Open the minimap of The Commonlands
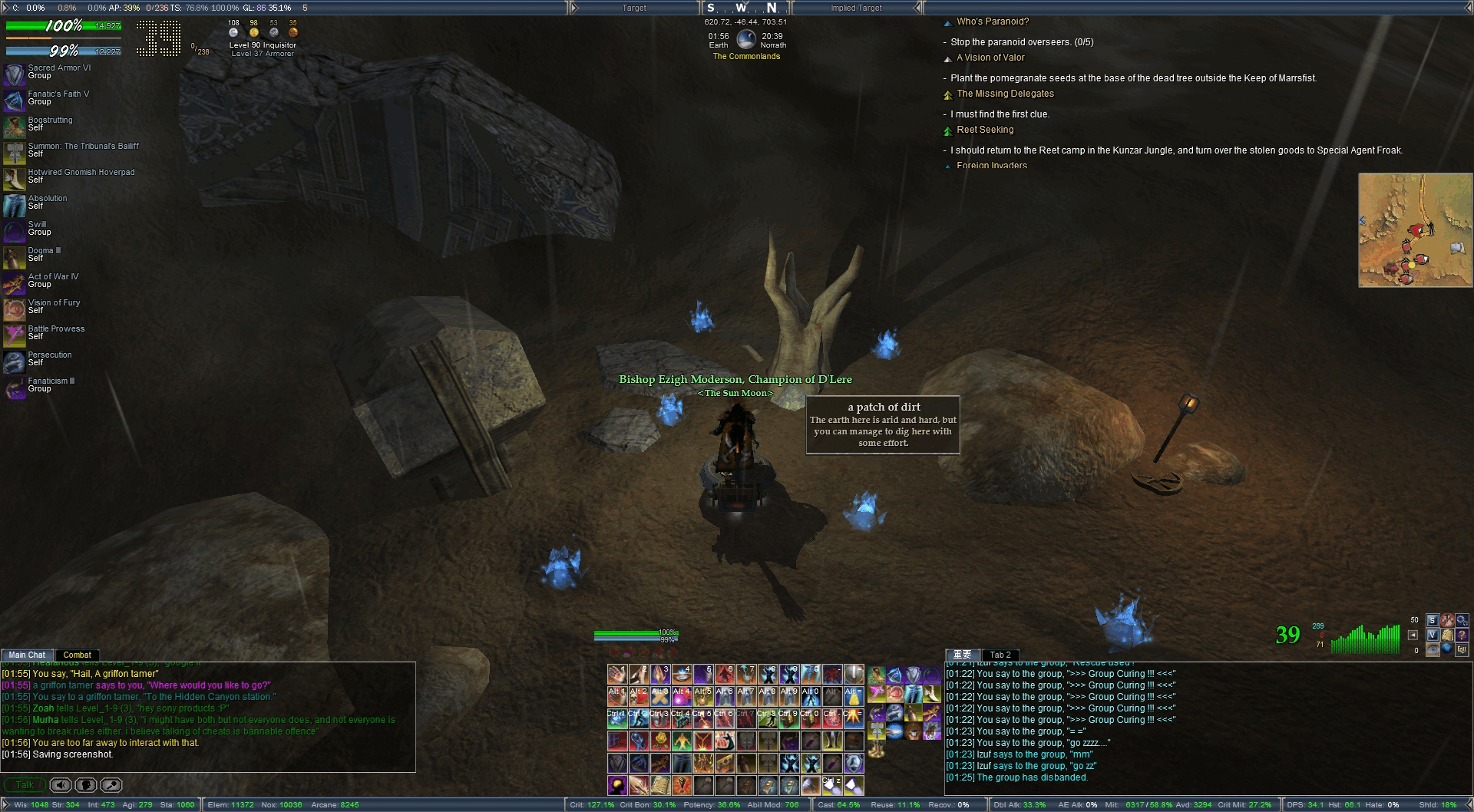This screenshot has height=812, width=1474. click(1415, 230)
